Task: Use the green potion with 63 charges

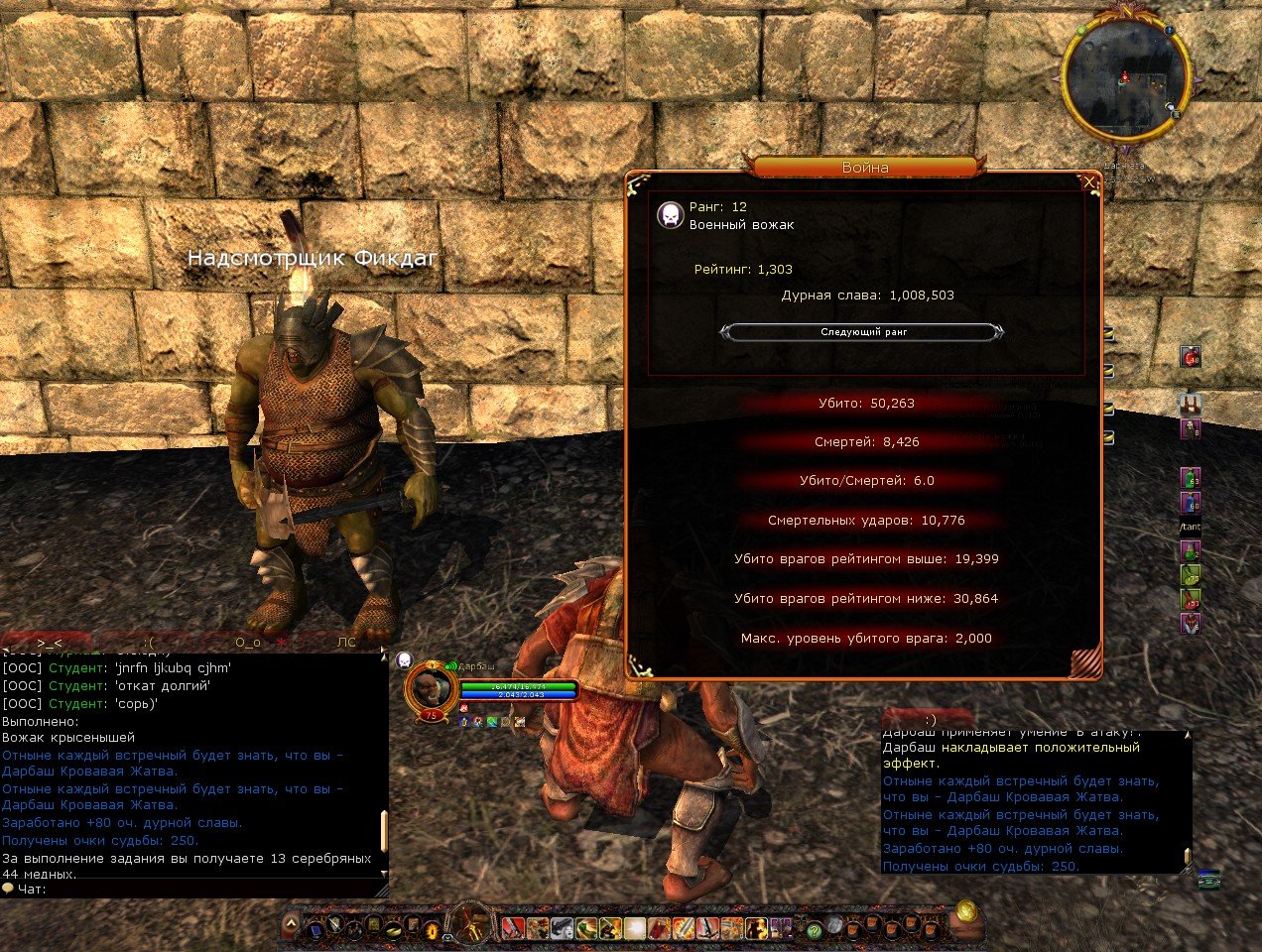Action: click(1191, 478)
